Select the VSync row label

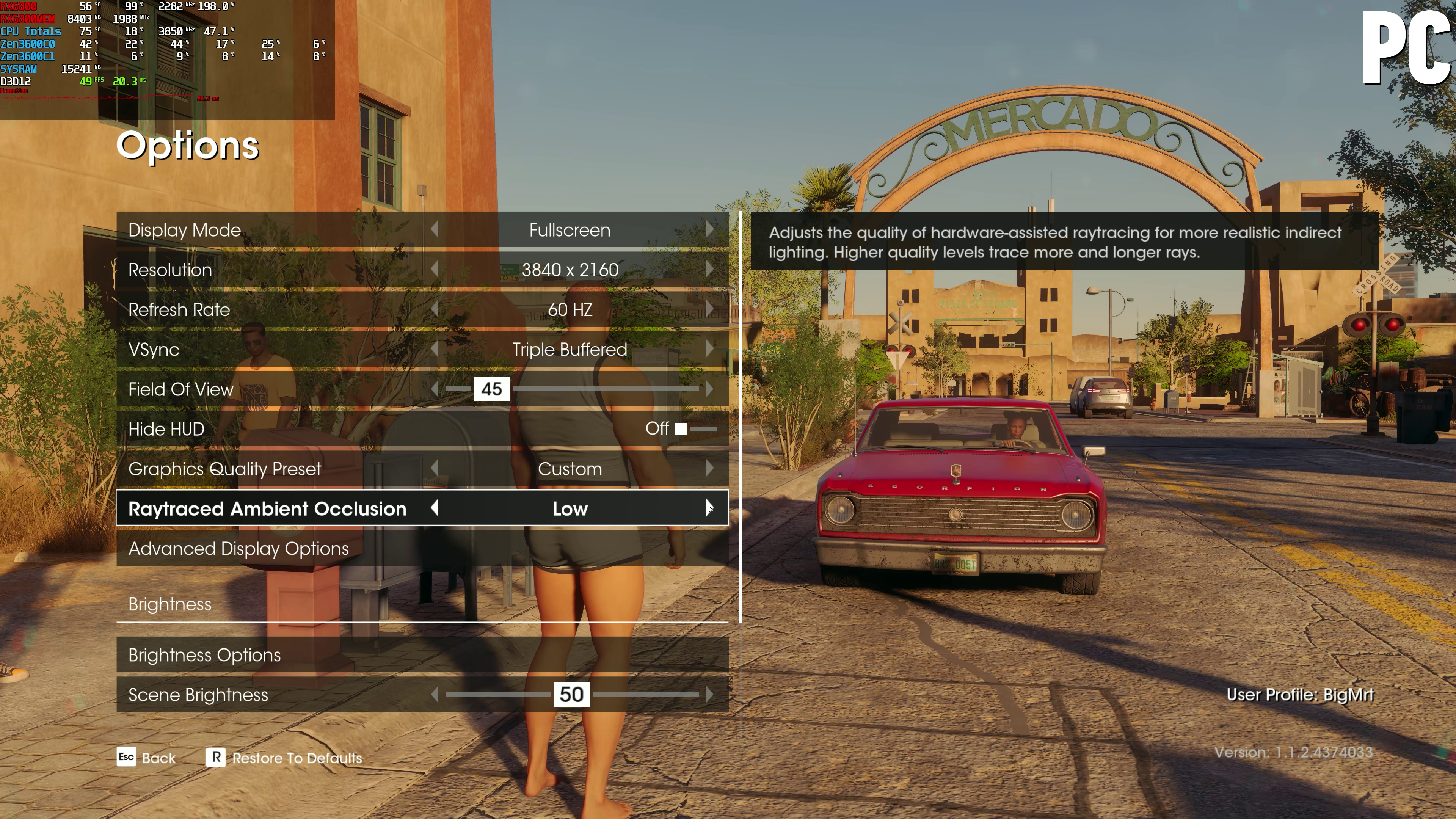[154, 349]
